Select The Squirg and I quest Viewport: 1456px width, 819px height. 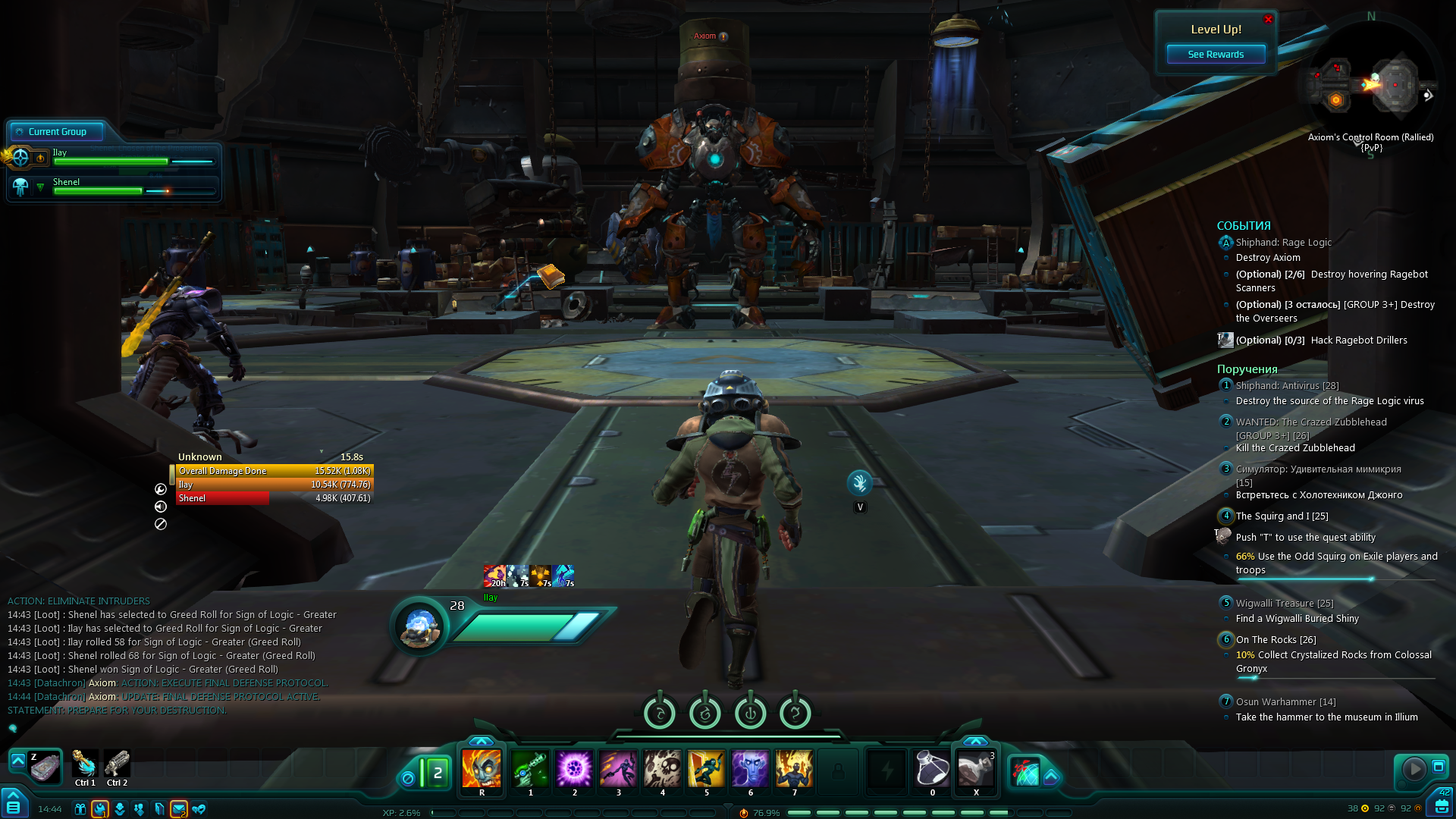pos(1282,516)
